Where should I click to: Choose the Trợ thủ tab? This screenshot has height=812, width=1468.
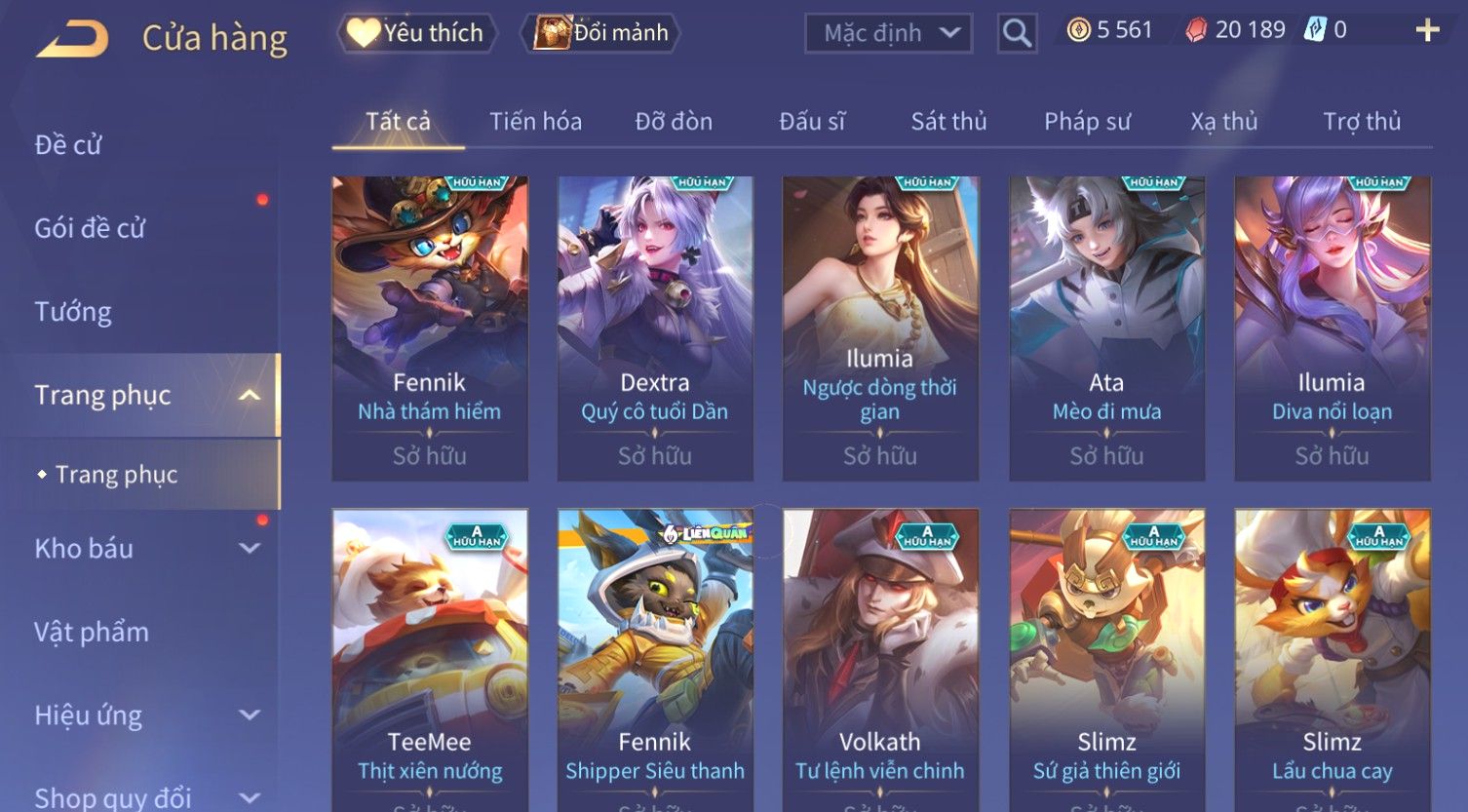(x=1362, y=122)
